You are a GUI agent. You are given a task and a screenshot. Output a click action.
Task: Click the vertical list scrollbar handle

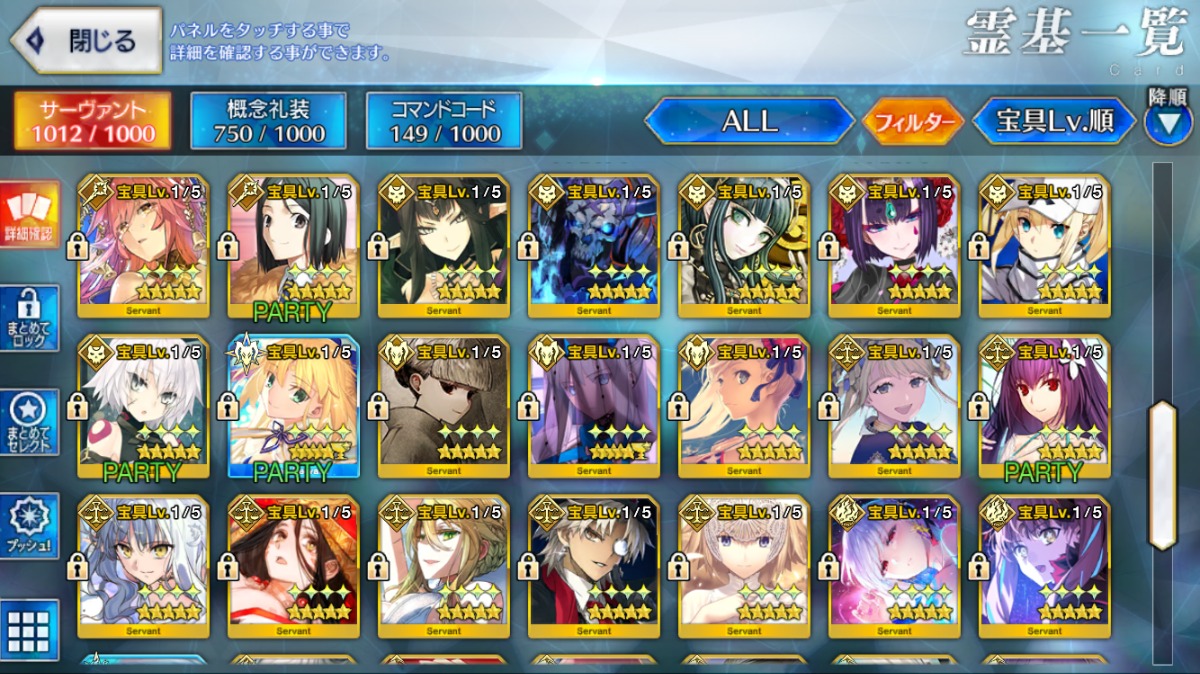(x=1162, y=475)
